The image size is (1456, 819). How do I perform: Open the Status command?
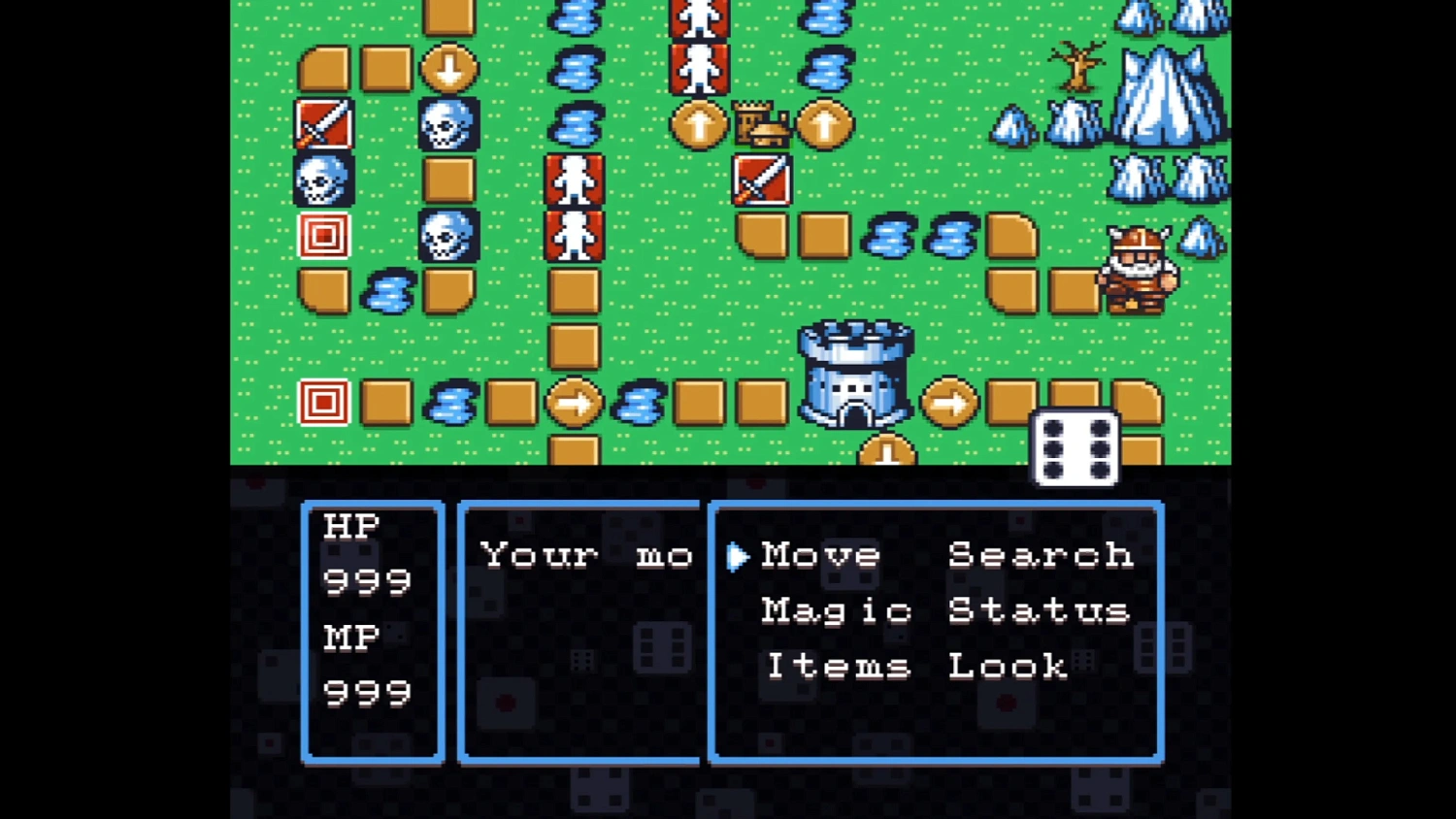point(1039,610)
